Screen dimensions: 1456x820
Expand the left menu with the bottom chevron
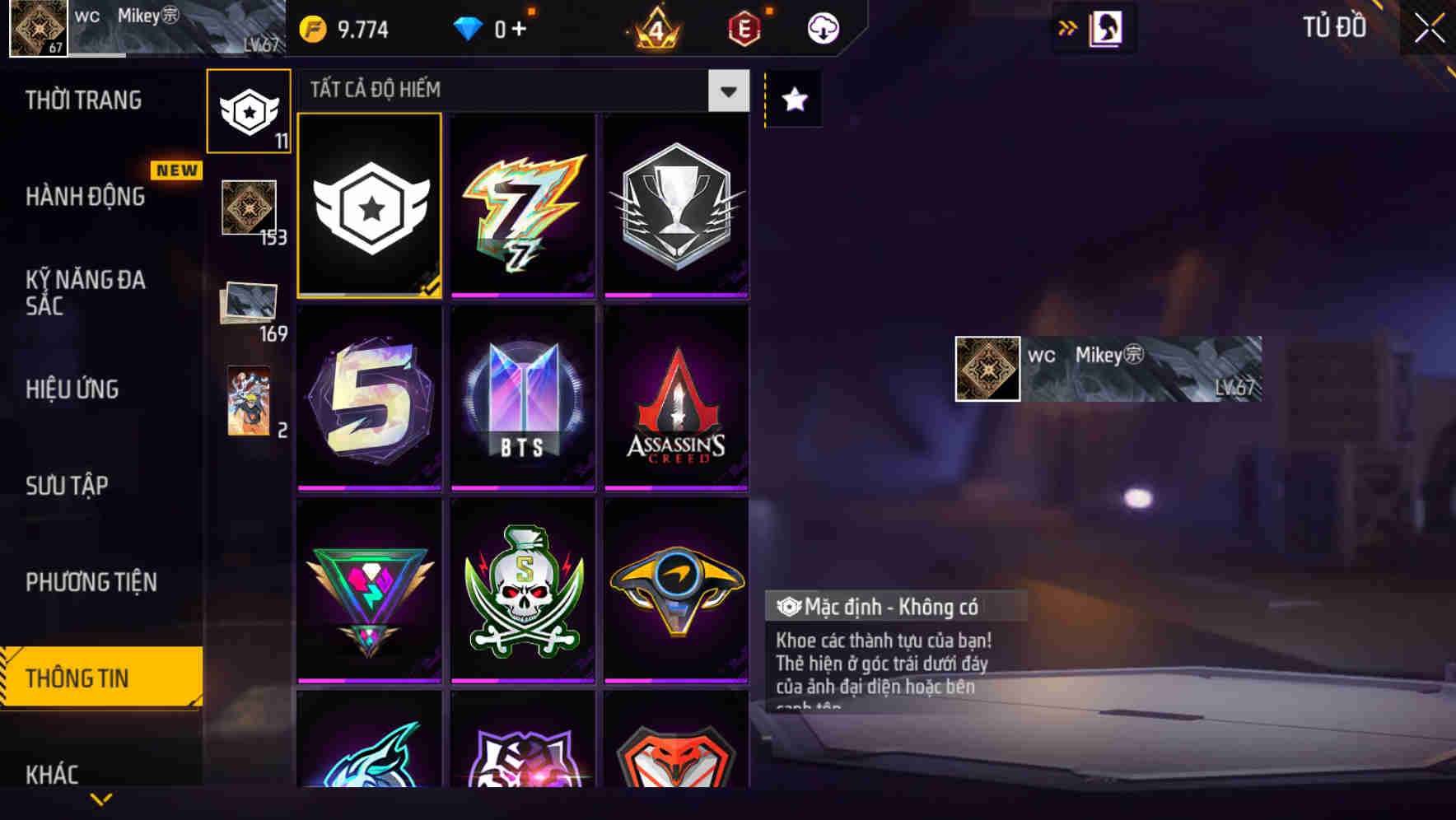tap(100, 797)
